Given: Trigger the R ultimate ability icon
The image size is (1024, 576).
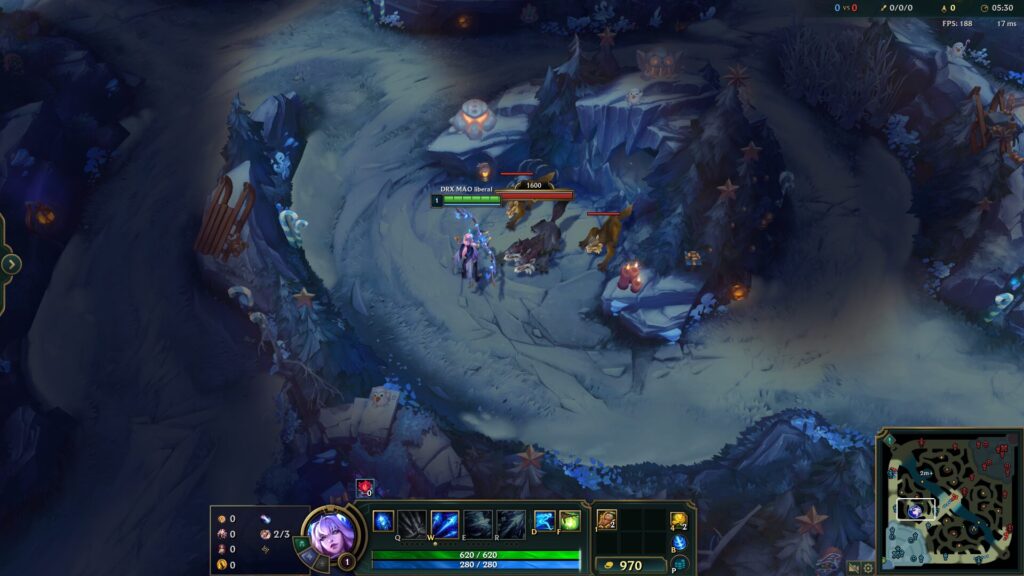Looking at the screenshot, I should pyautogui.click(x=511, y=523).
